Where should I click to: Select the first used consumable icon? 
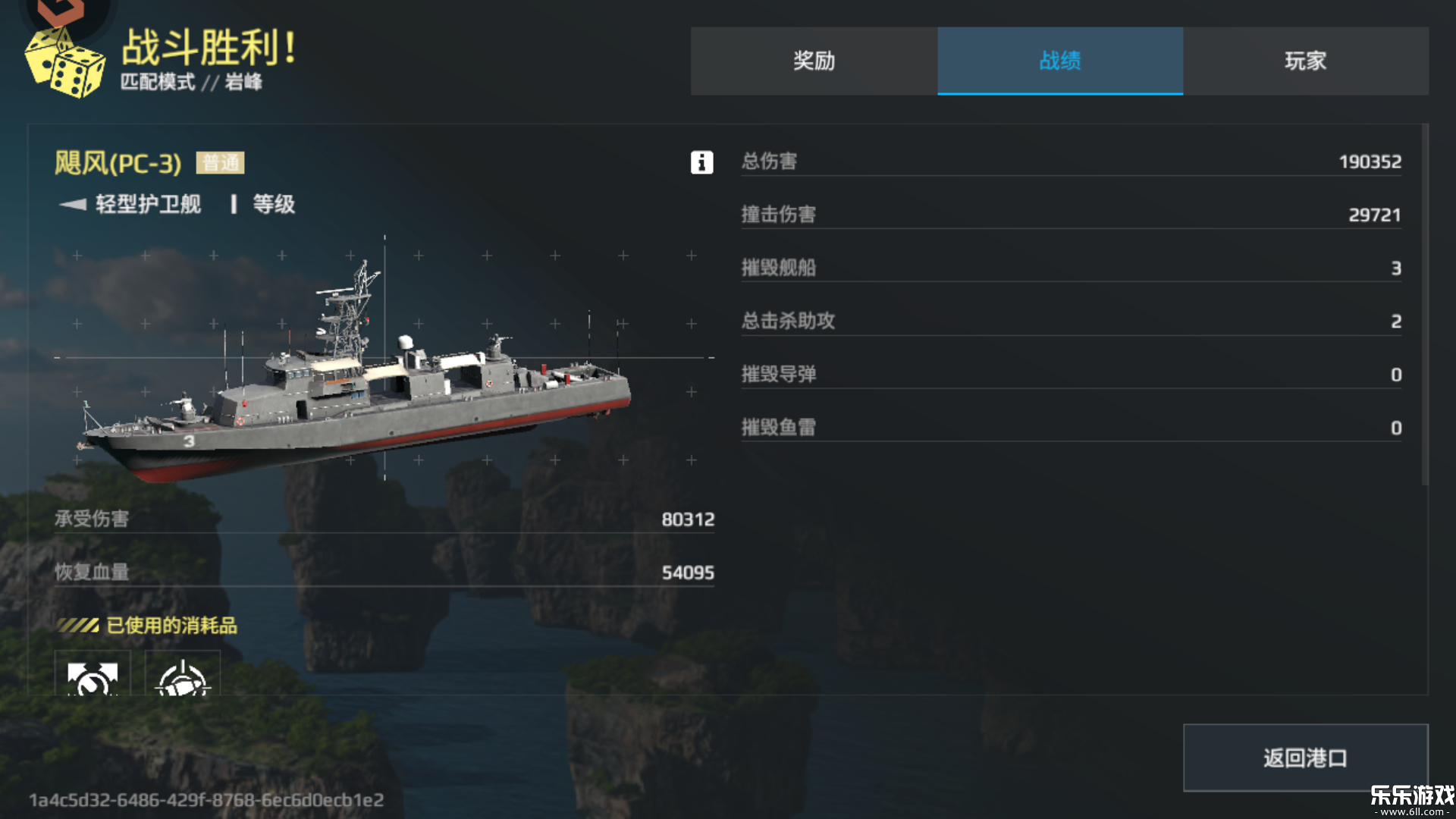click(x=93, y=675)
